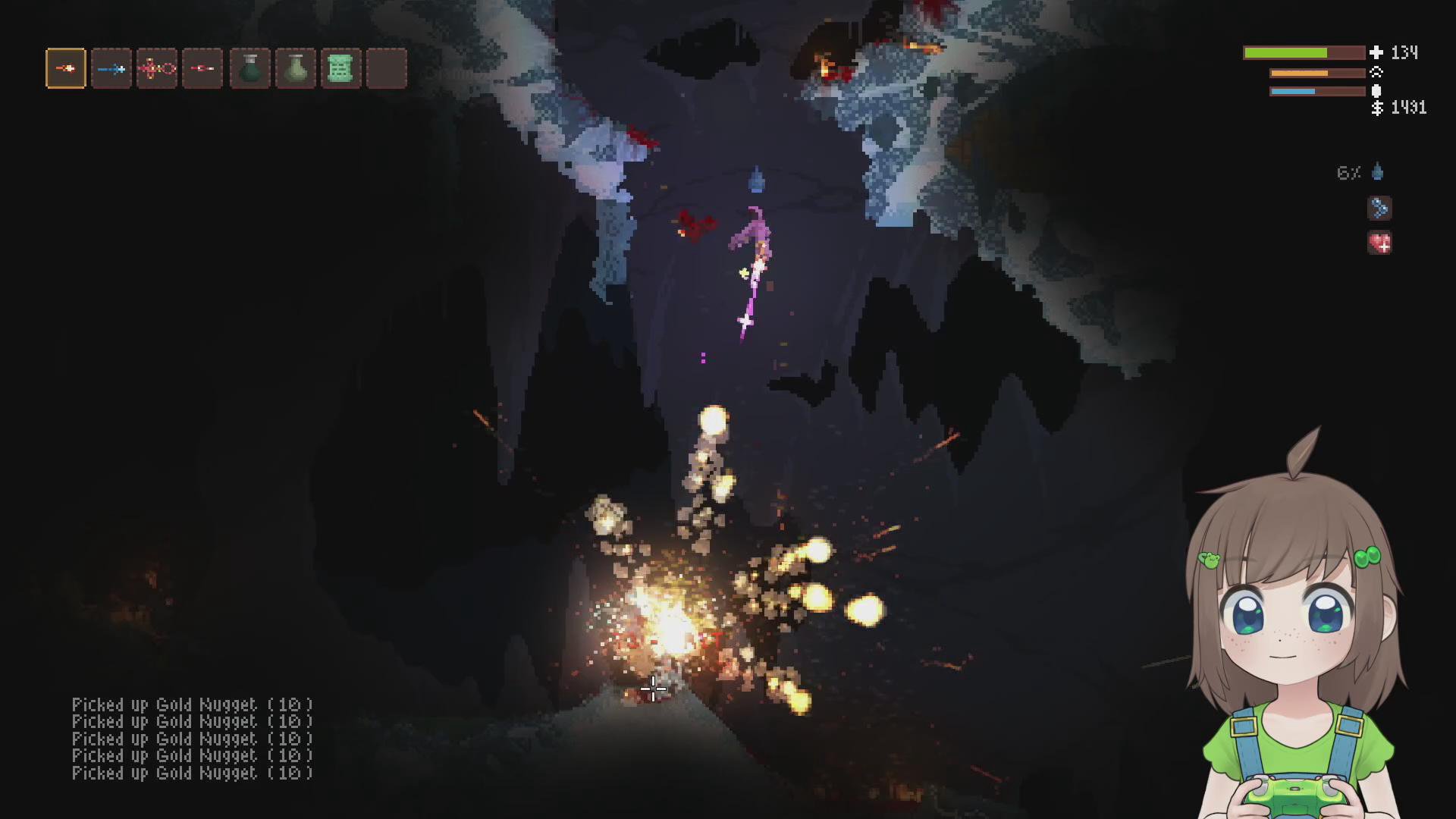Click the heart healing spell icon on the right
Screen dimensions: 1456x819
click(1379, 243)
